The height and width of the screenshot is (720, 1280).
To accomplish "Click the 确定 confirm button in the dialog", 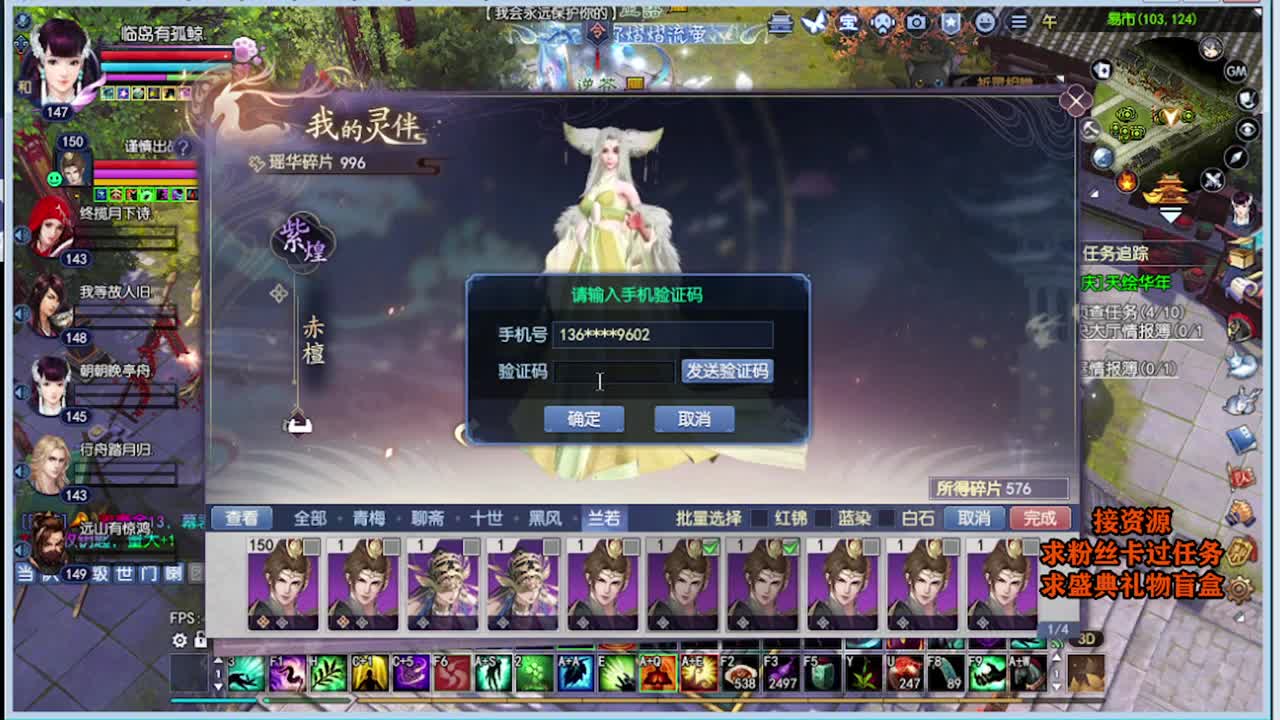I will [584, 419].
